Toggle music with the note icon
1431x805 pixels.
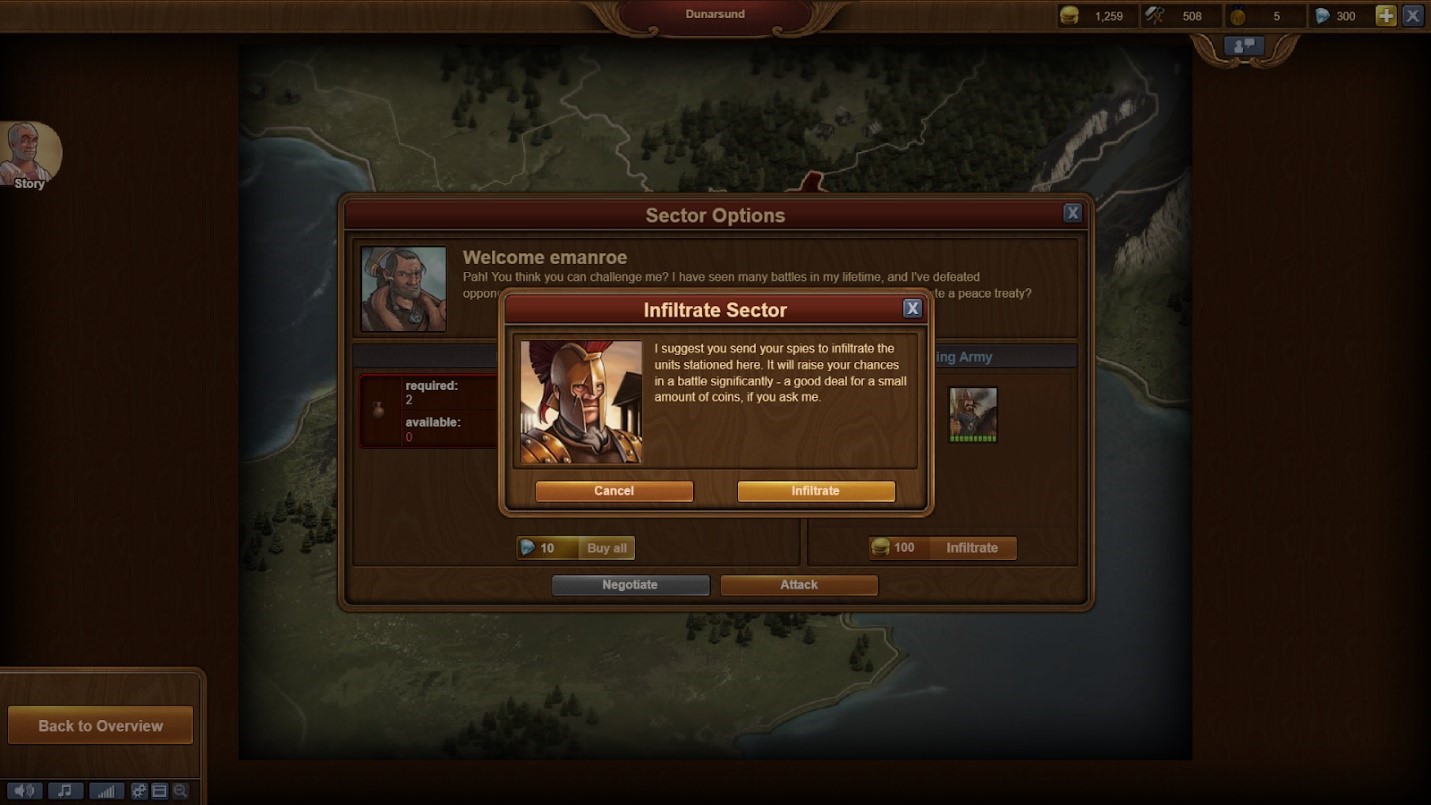tap(65, 791)
